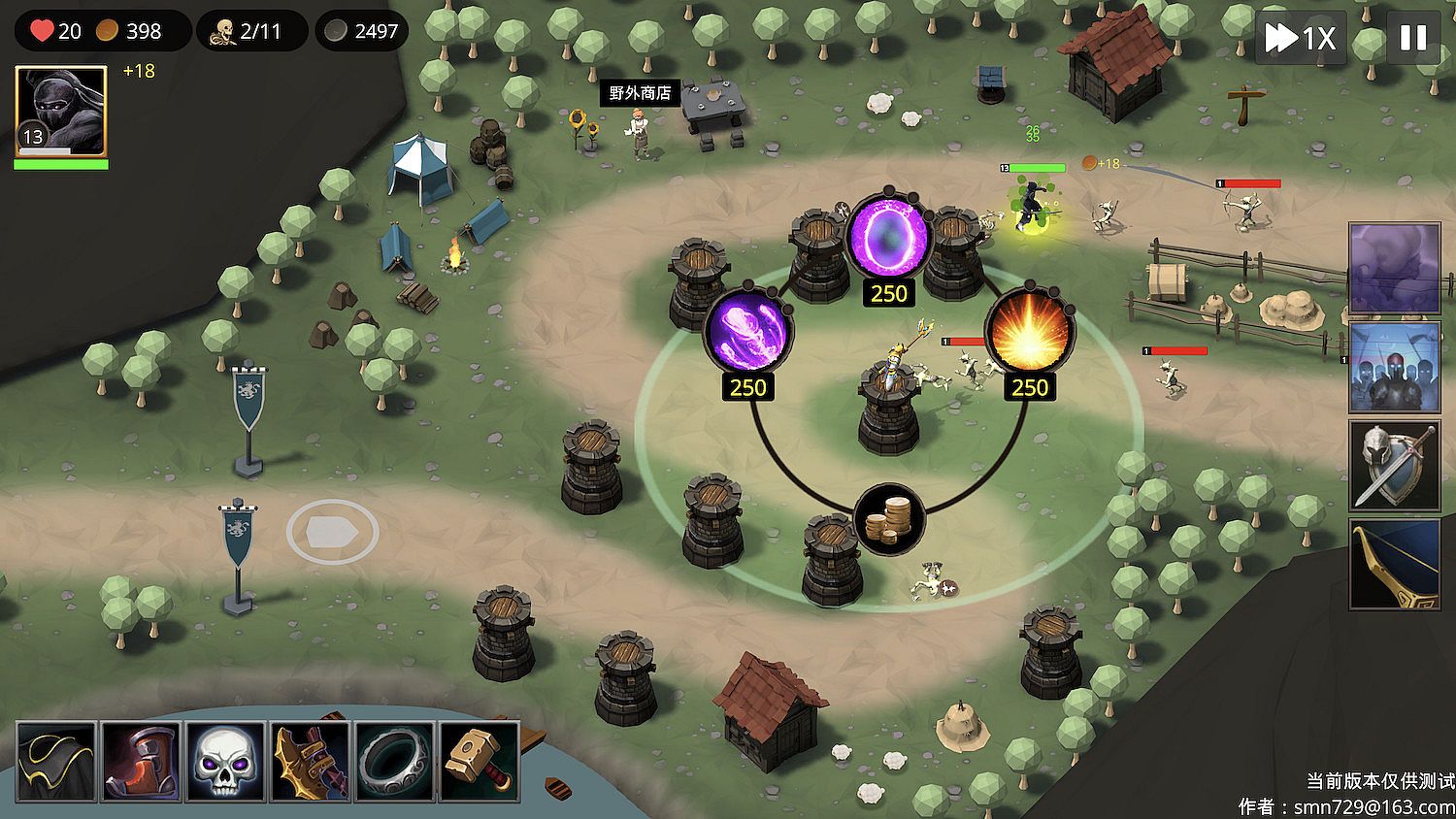Select the hooded hero portrait
Image resolution: width=1456 pixels, height=819 pixels.
[61, 111]
